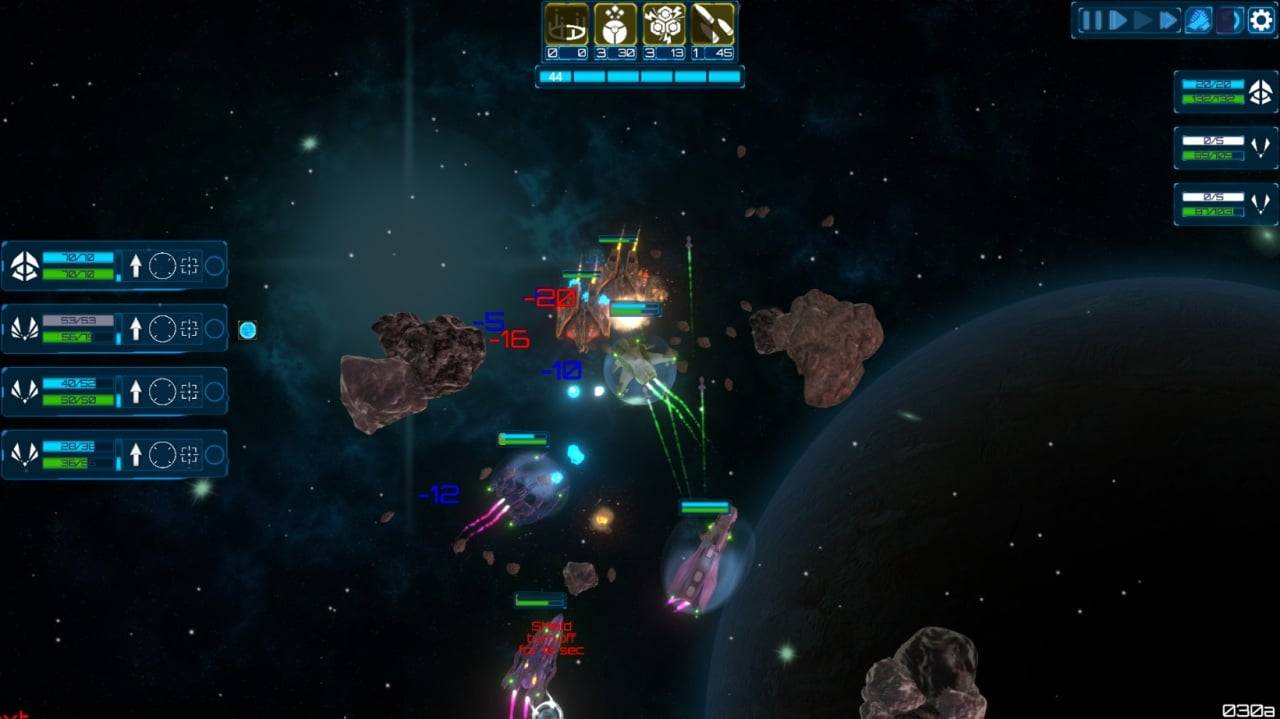
Task: Fire the missile ability costing 45
Action: click(x=712, y=25)
